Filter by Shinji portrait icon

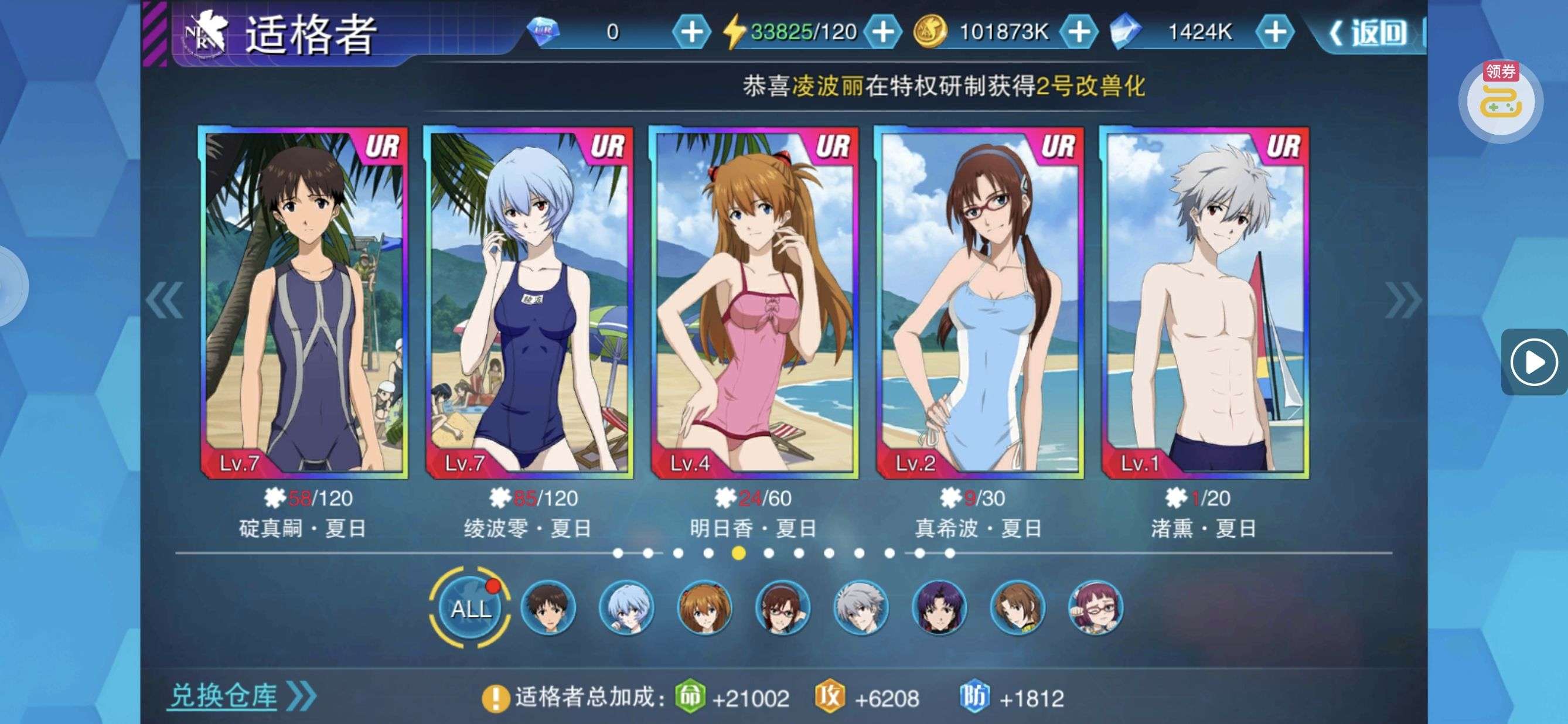coord(548,608)
